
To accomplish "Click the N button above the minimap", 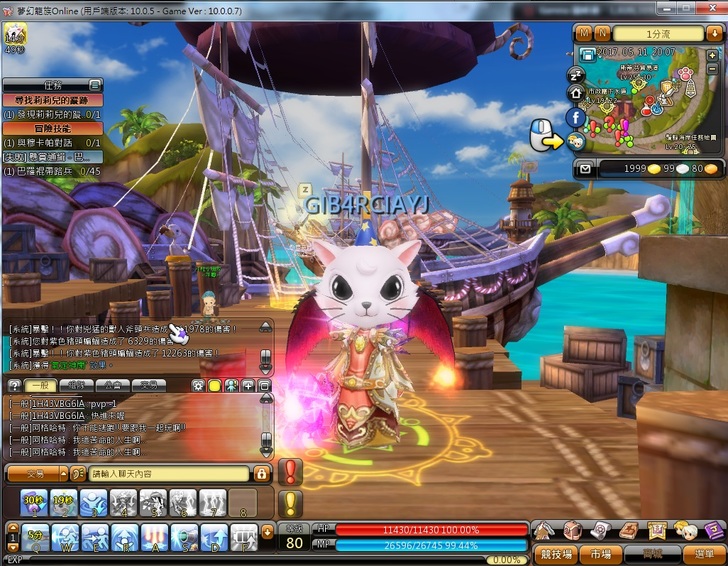I will [x=601, y=33].
